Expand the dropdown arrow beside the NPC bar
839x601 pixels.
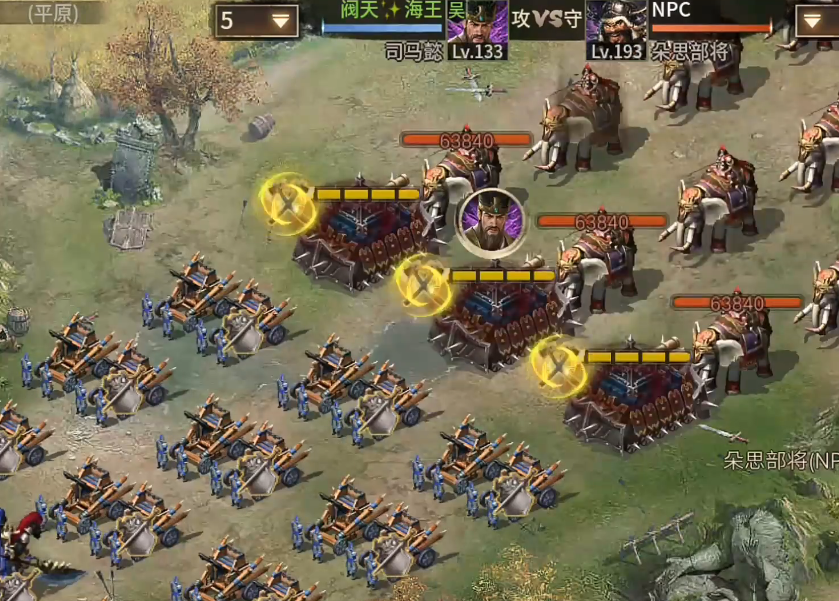point(815,20)
